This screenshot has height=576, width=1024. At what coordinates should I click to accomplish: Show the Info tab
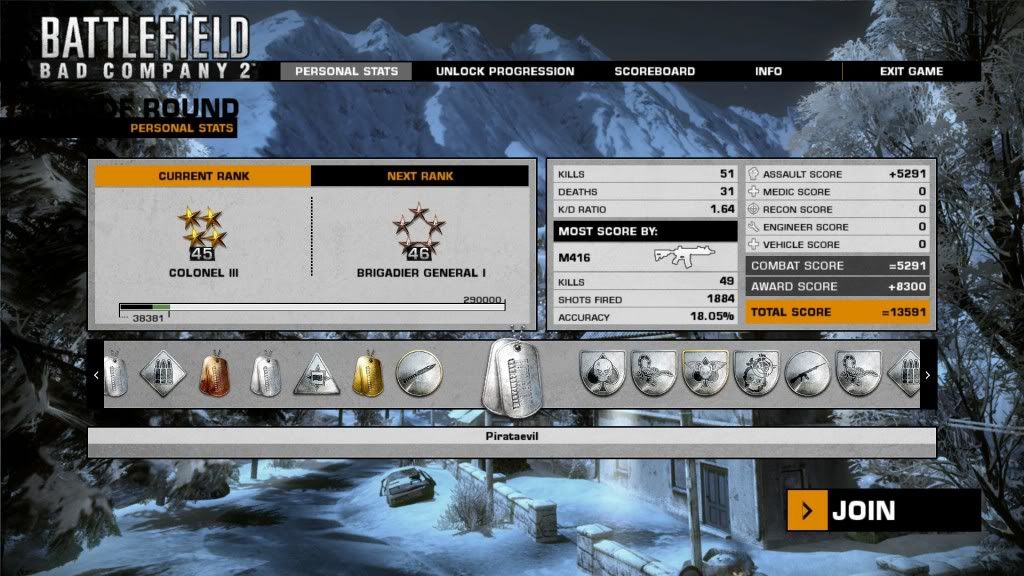(768, 72)
